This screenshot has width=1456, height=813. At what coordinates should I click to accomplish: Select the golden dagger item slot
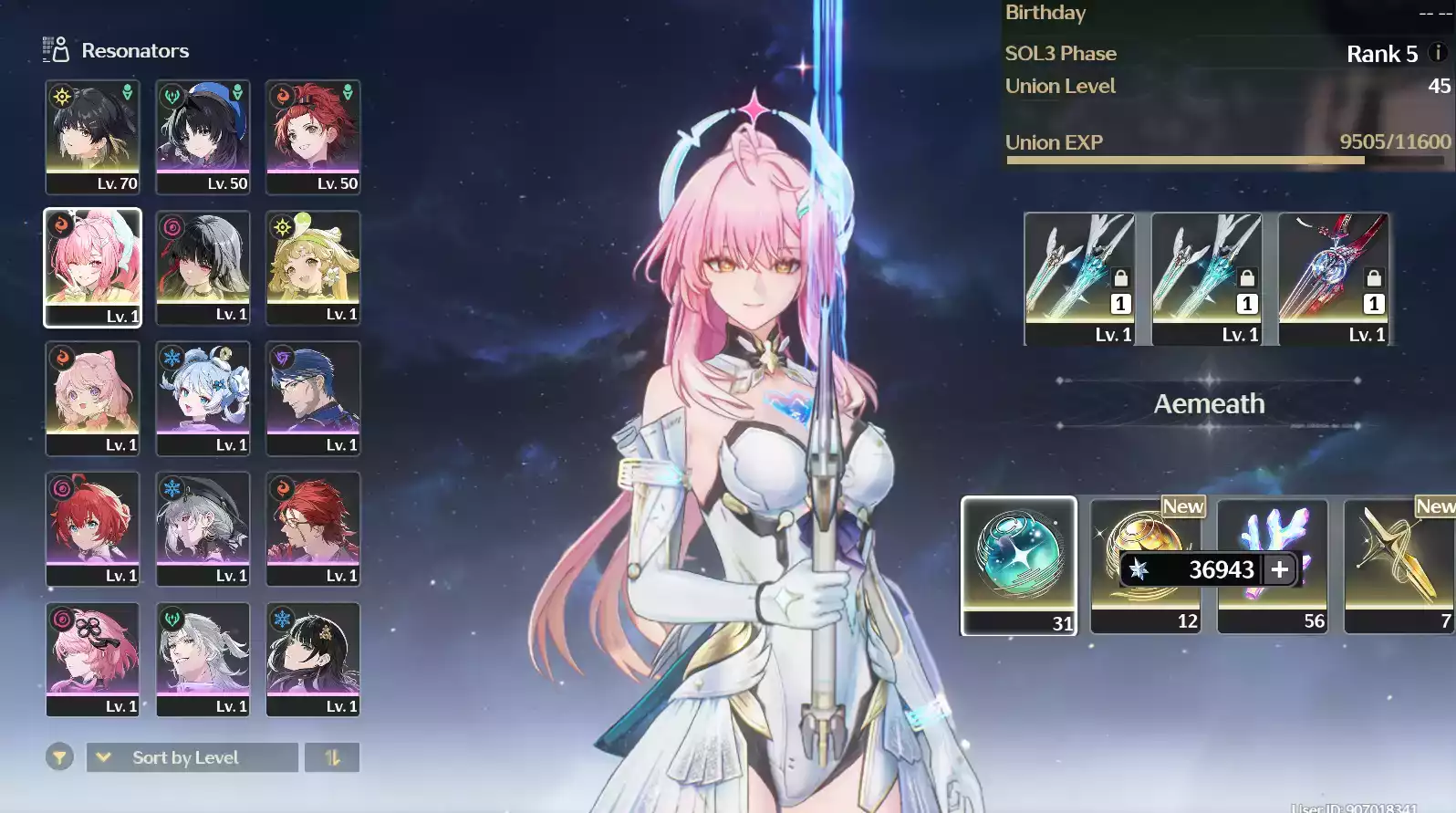click(1399, 565)
